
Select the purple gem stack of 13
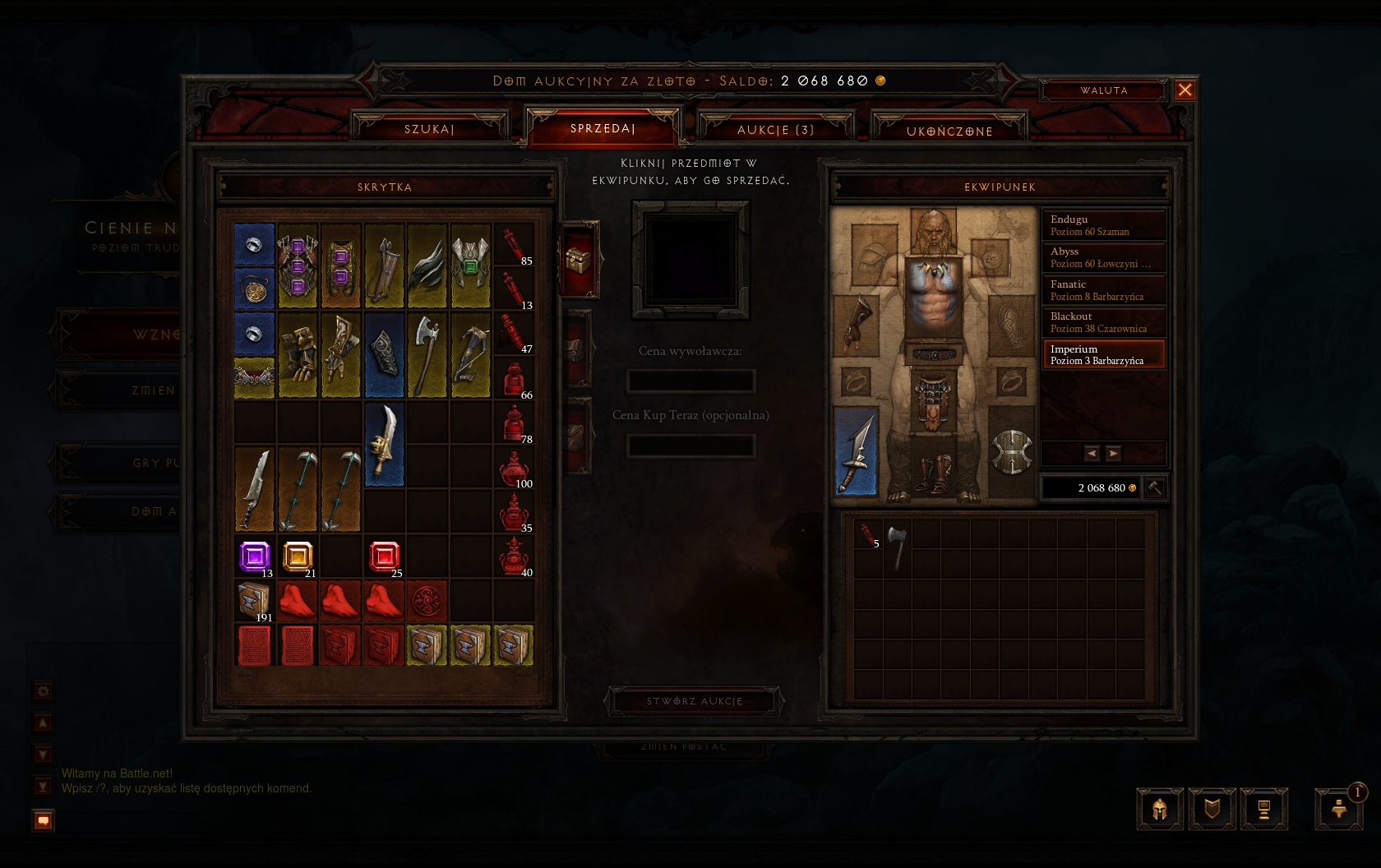coord(254,556)
